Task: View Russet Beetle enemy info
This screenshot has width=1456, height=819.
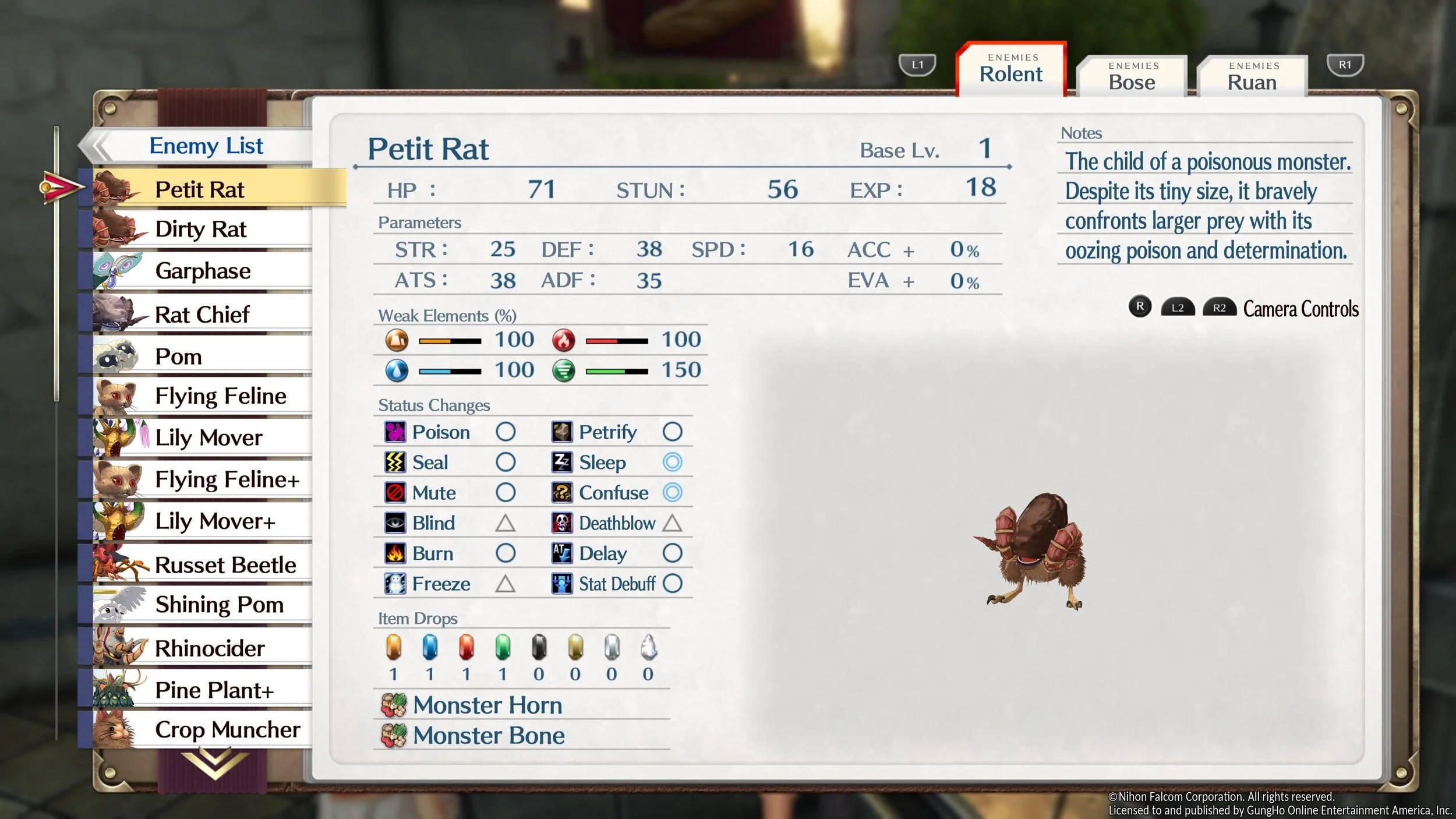Action: 225,564
